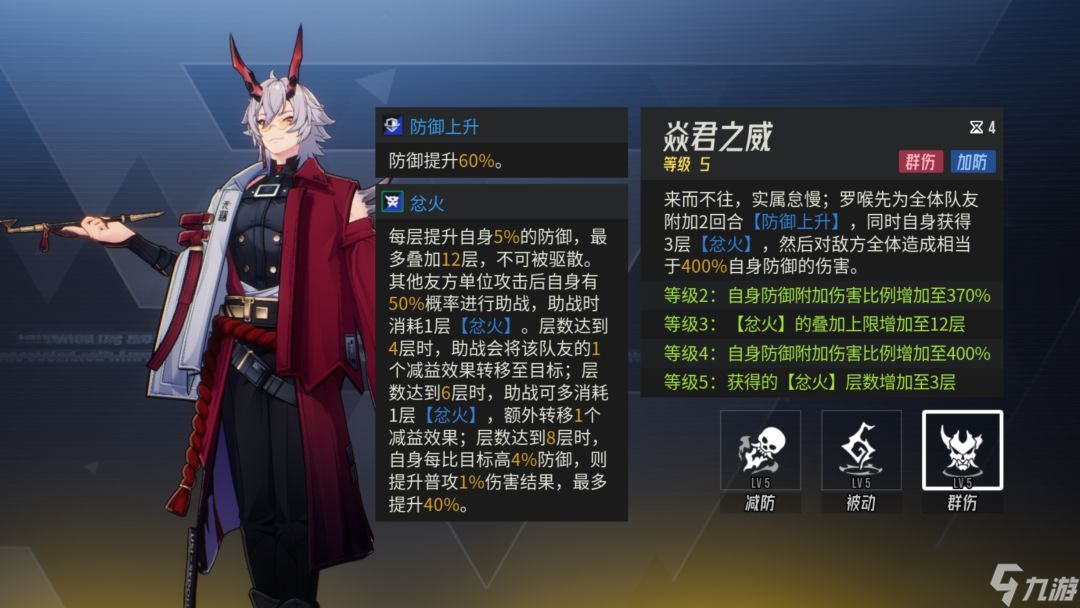Select the 减防 skull skill icon

coord(760,450)
